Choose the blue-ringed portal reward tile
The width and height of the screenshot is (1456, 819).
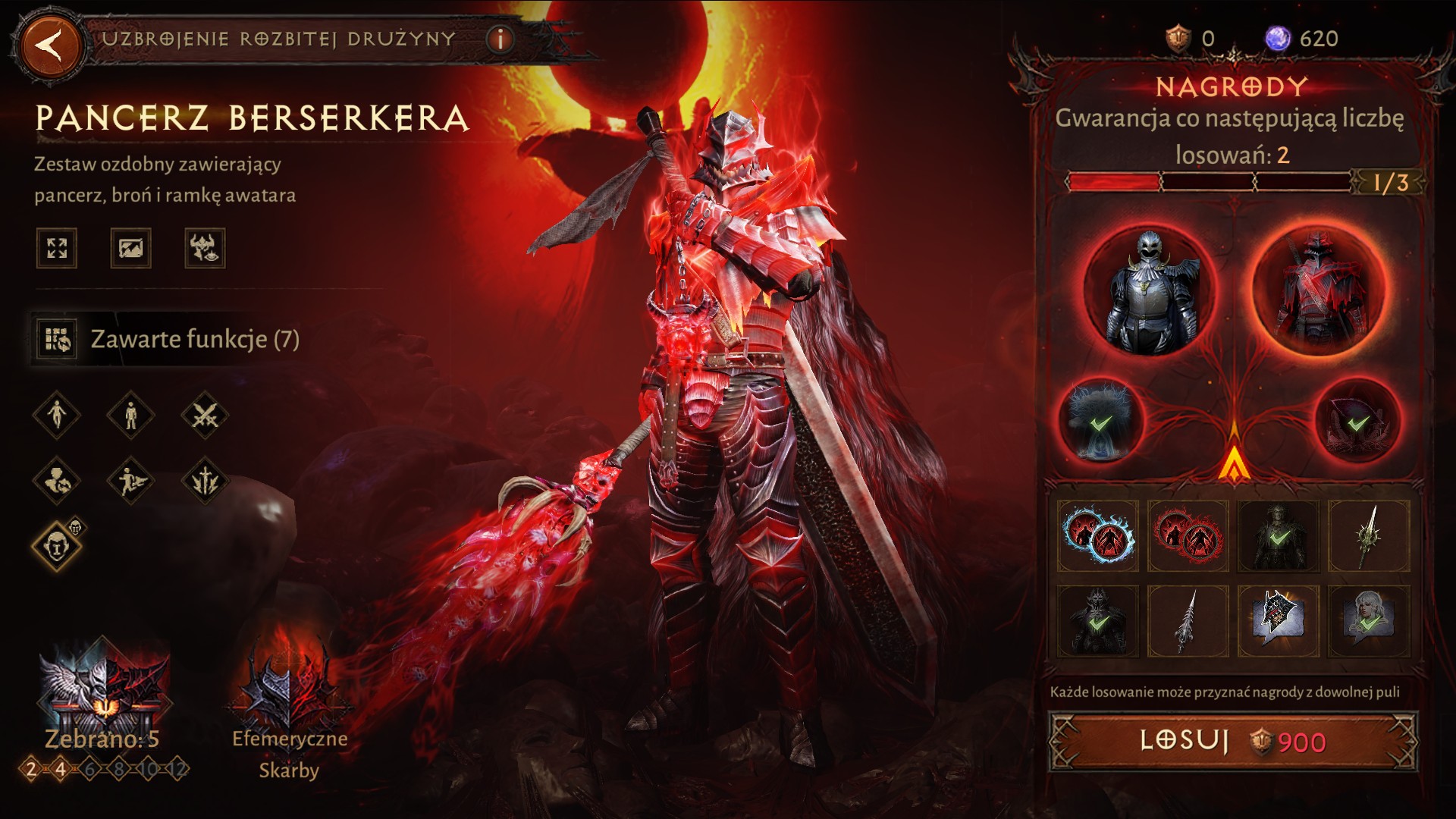(x=1097, y=535)
